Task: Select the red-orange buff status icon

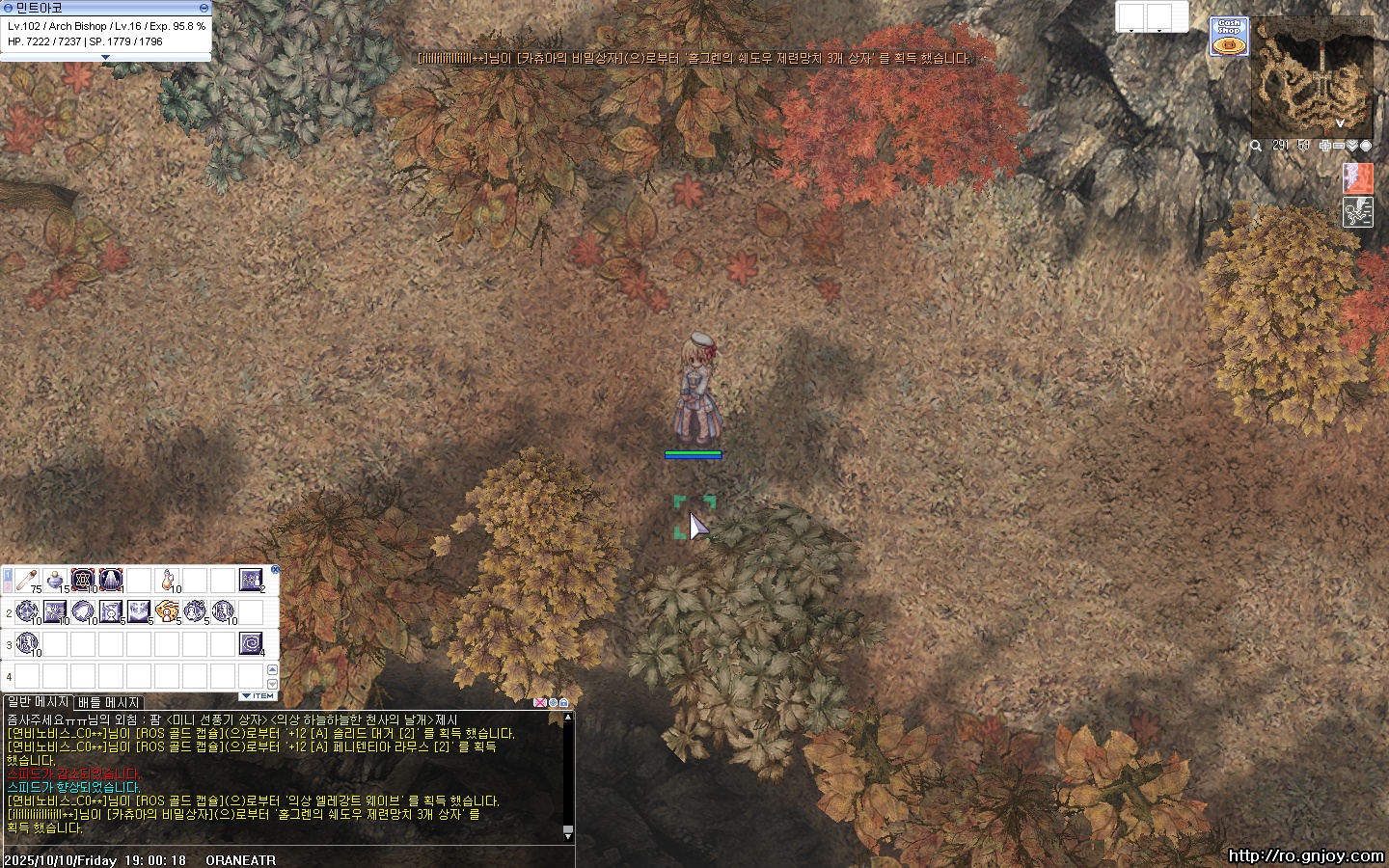Action: (x=1357, y=178)
